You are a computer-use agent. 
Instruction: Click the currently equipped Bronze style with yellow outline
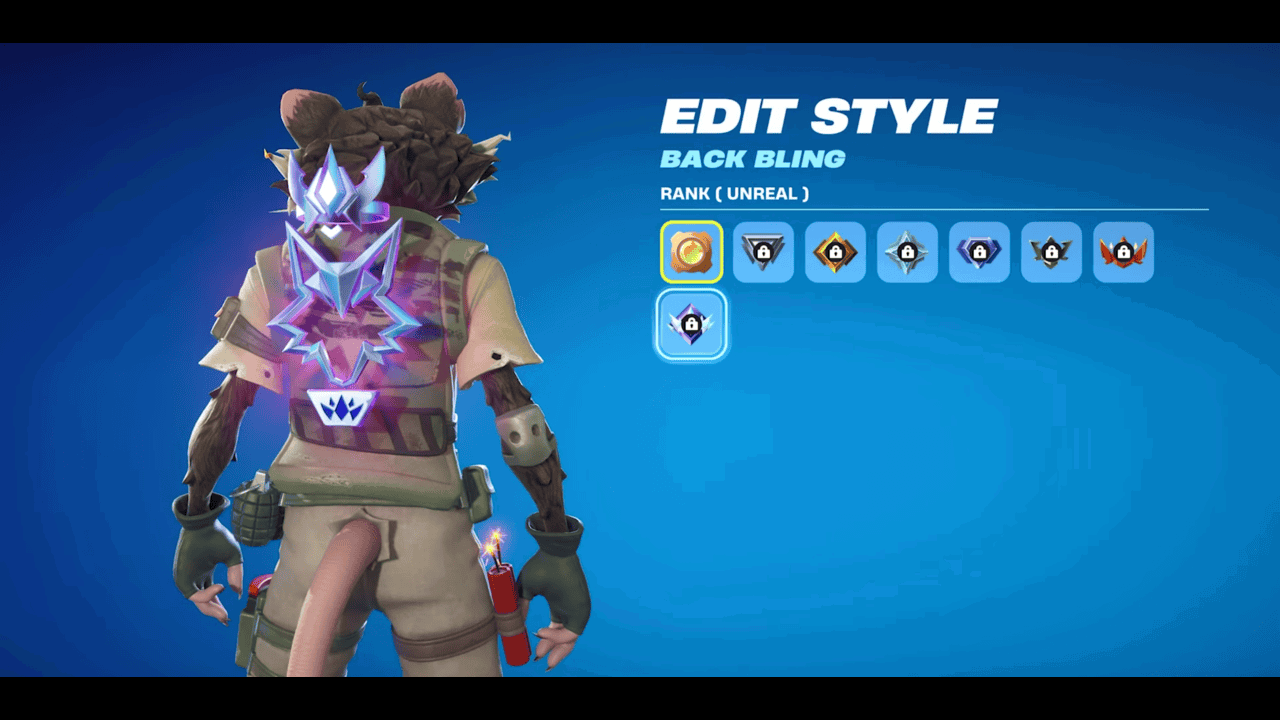click(x=691, y=252)
